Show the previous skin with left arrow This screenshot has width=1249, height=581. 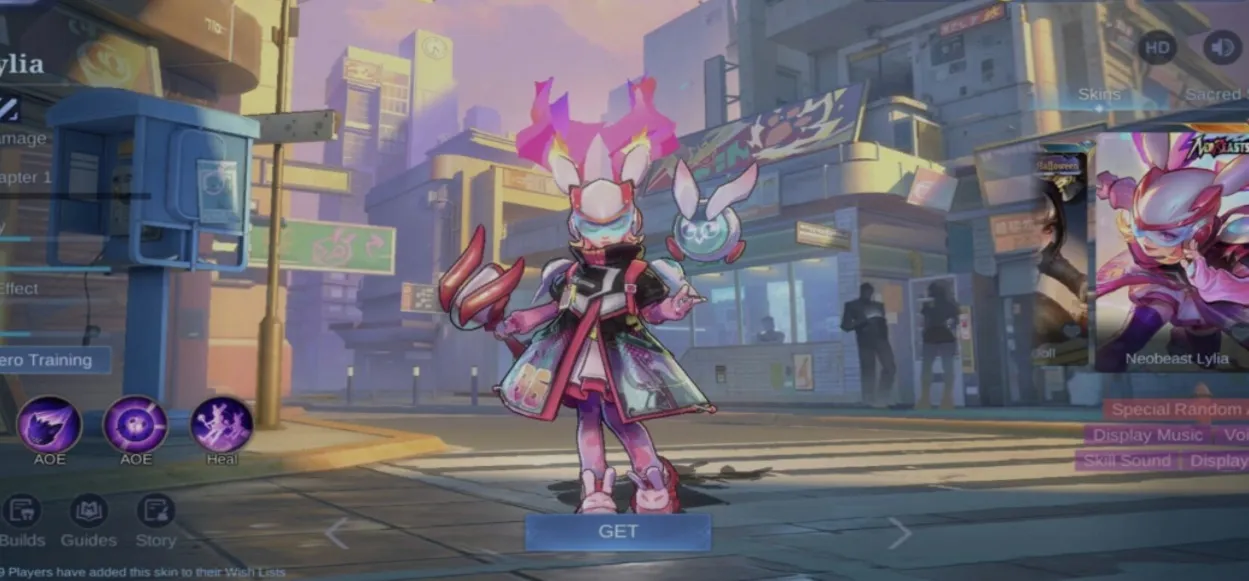tap(337, 533)
